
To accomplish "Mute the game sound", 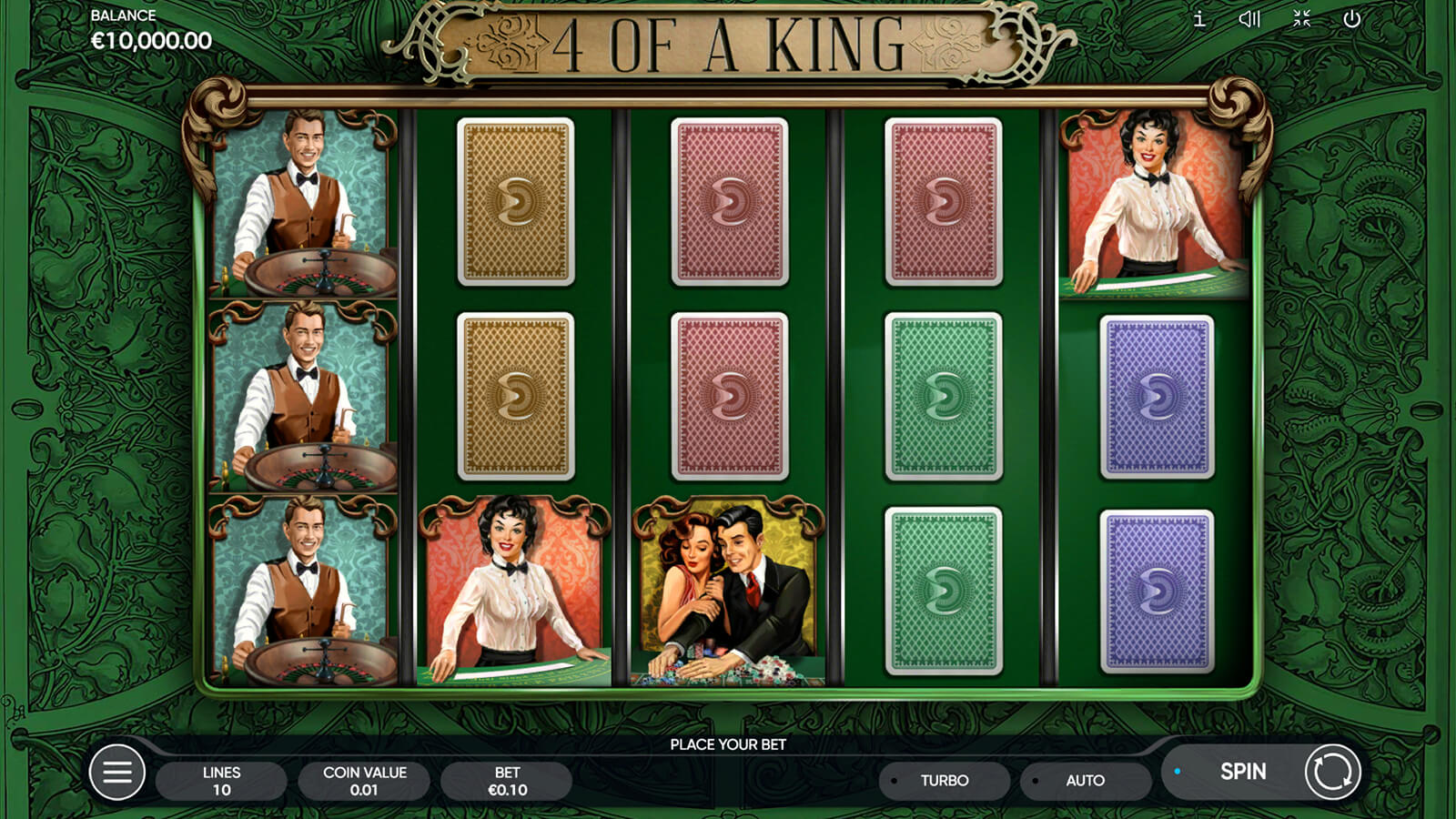I will tap(1249, 19).
